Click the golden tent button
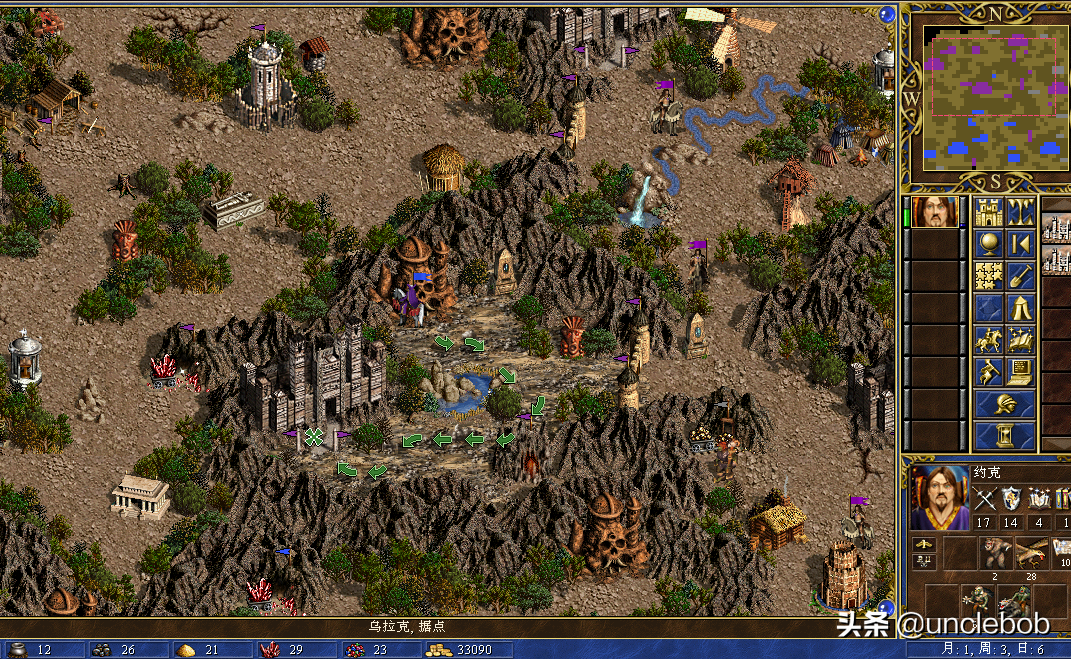1071x659 pixels. [1020, 308]
